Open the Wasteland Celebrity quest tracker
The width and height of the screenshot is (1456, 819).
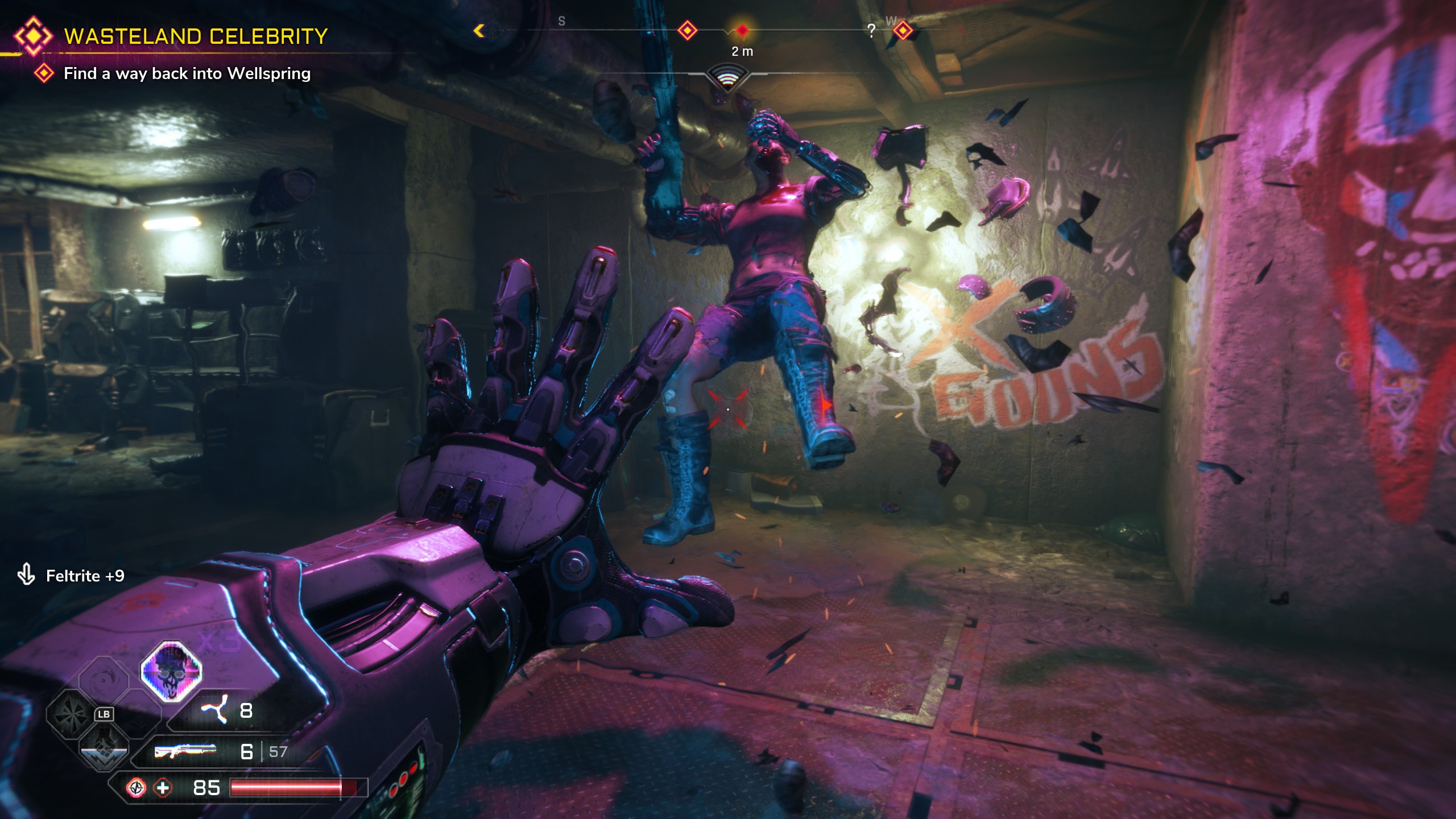click(195, 36)
